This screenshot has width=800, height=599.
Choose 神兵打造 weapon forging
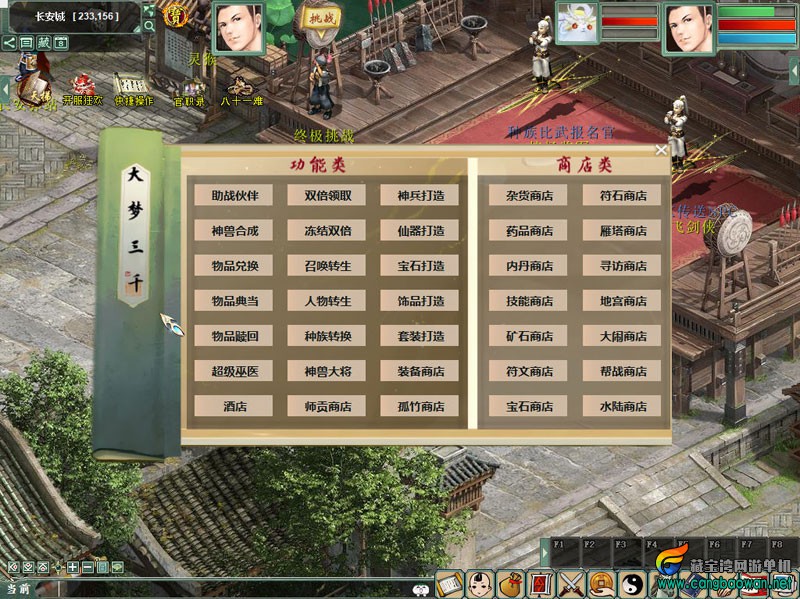click(420, 196)
